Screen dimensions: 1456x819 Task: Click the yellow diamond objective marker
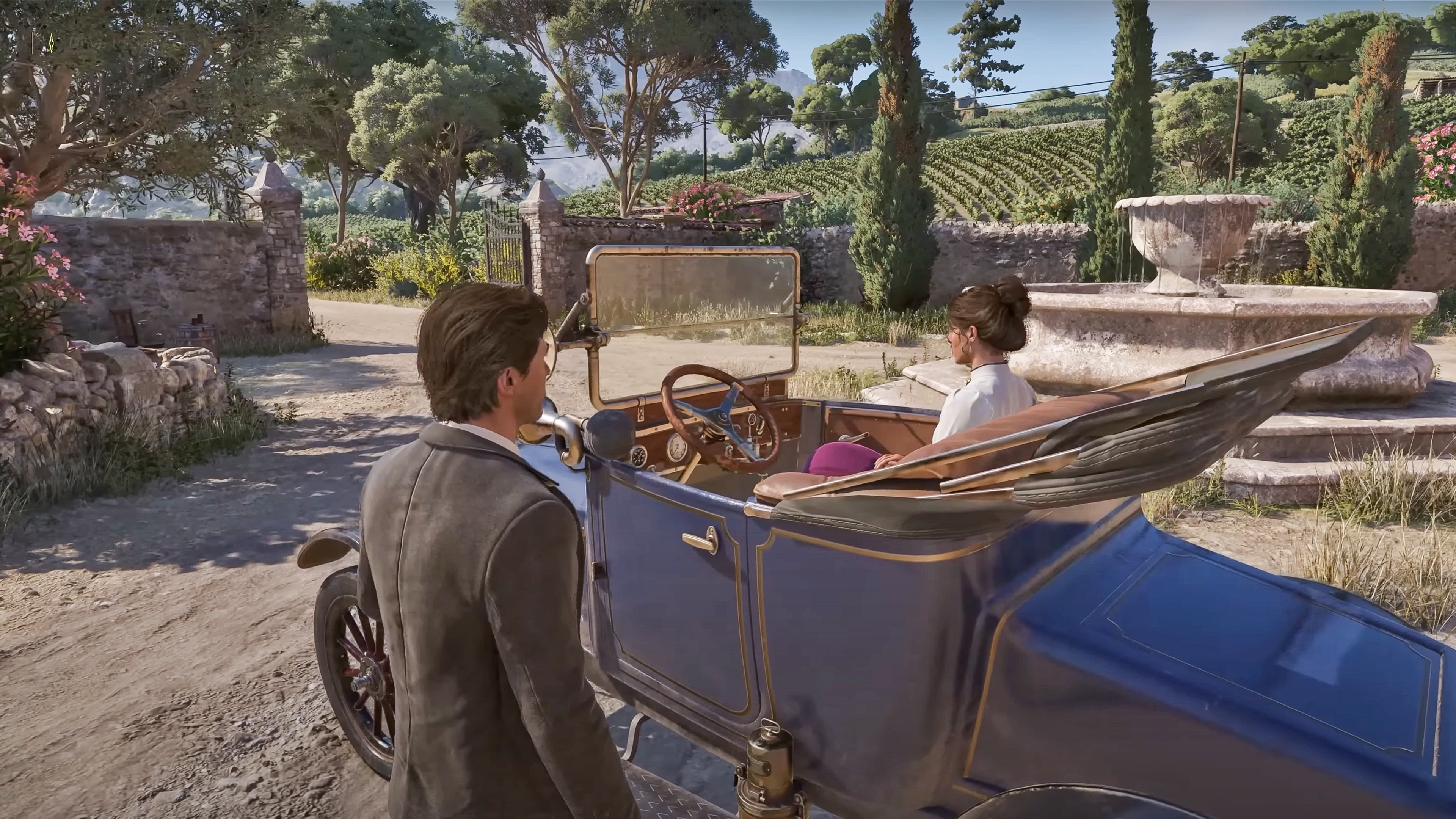point(52,43)
